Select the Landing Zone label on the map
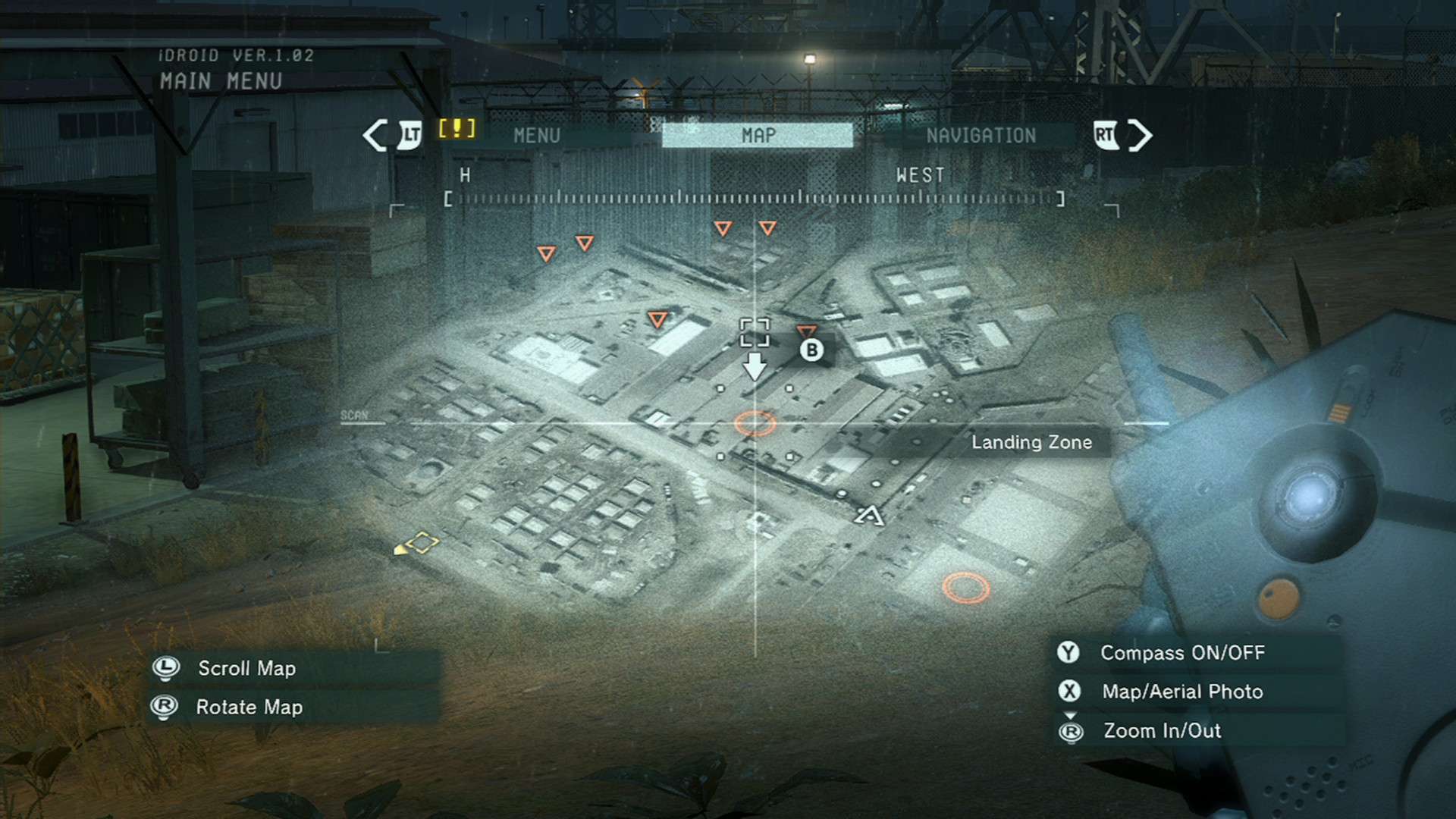Screen dimensions: 1456x819 click(1031, 442)
